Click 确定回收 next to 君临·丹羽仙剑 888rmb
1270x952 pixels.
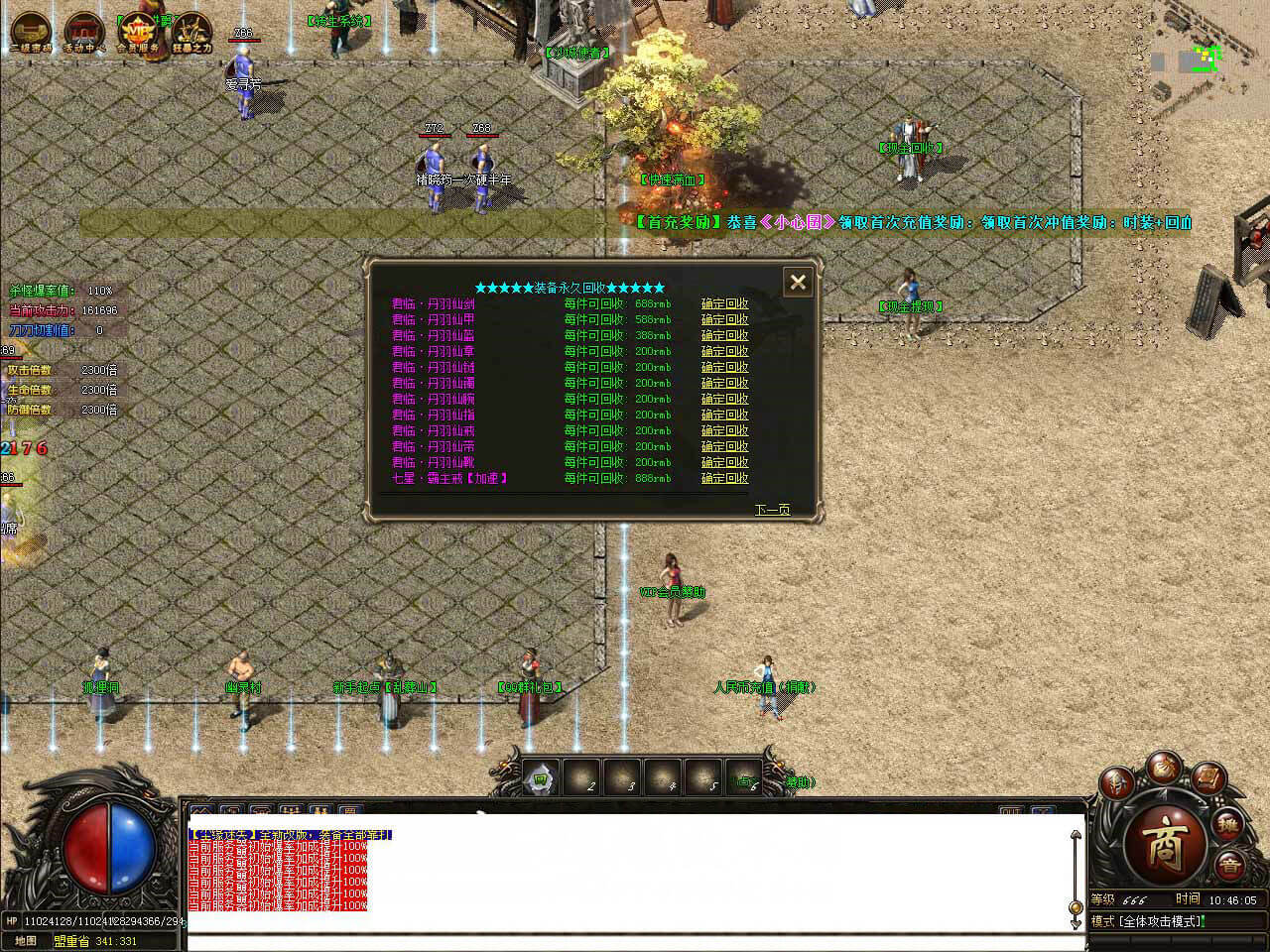coord(724,303)
